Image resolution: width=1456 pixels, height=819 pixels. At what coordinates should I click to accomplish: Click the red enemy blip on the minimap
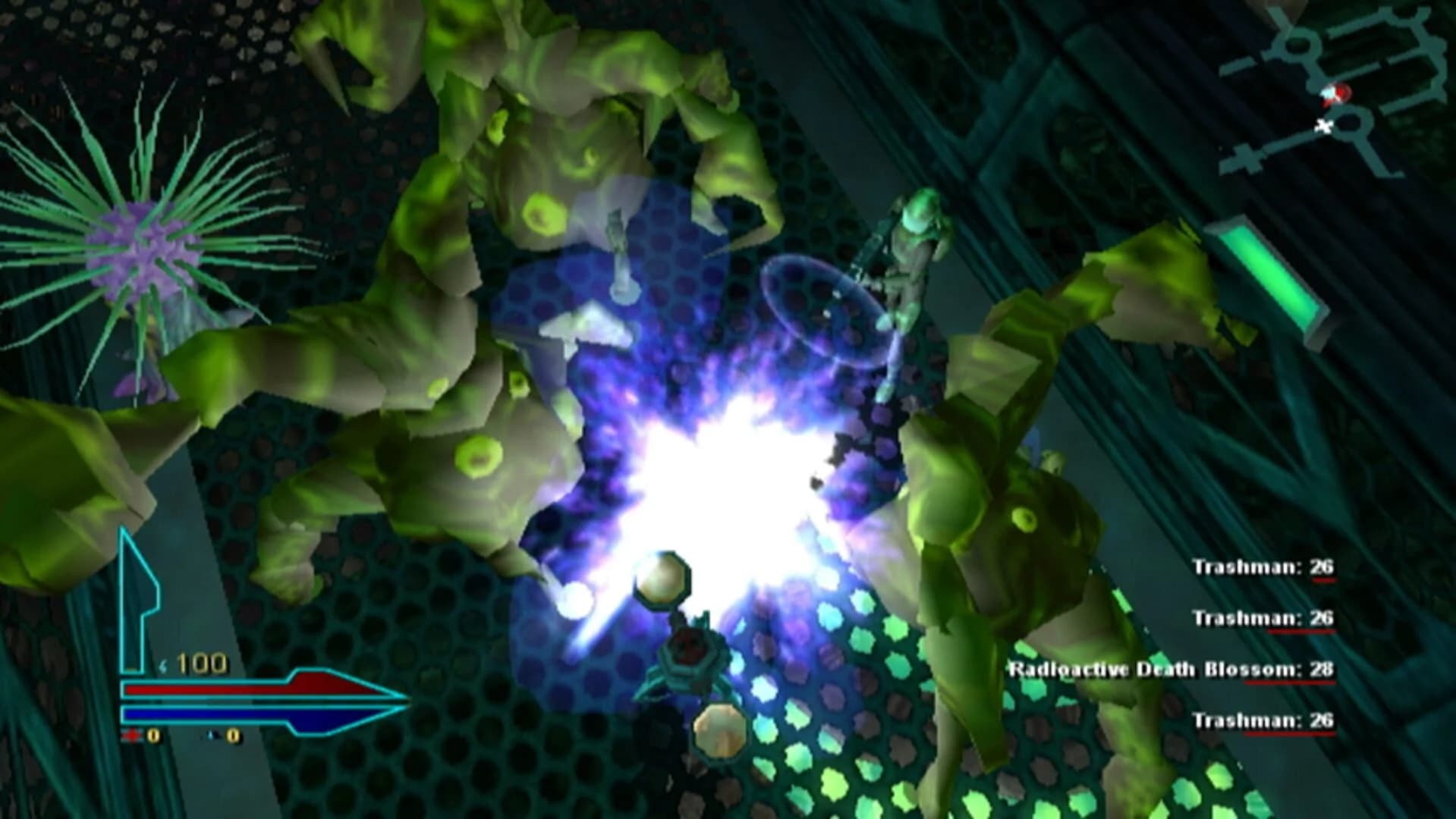pos(1340,94)
